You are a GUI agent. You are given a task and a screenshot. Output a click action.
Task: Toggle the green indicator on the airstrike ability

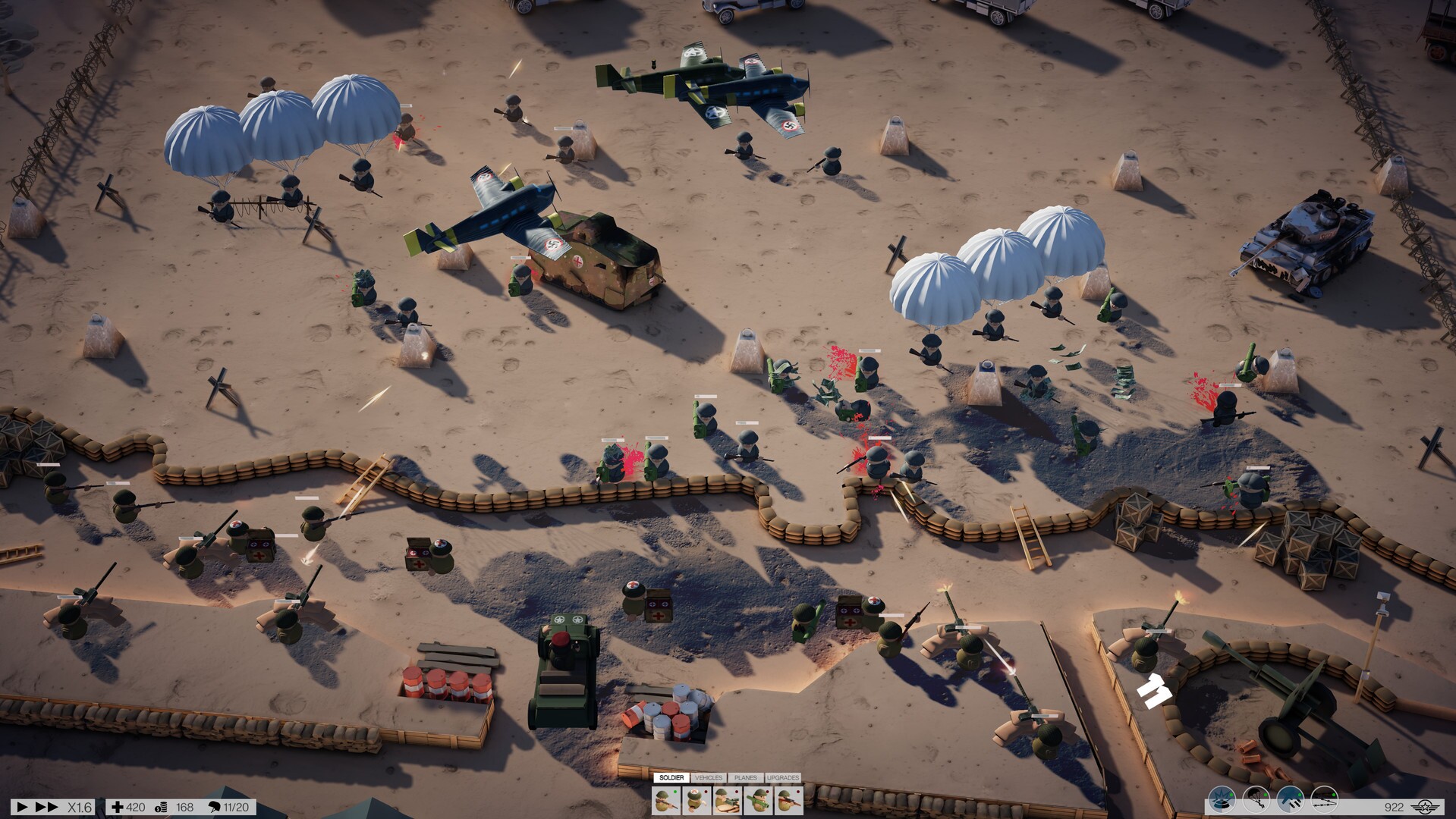point(1299,795)
